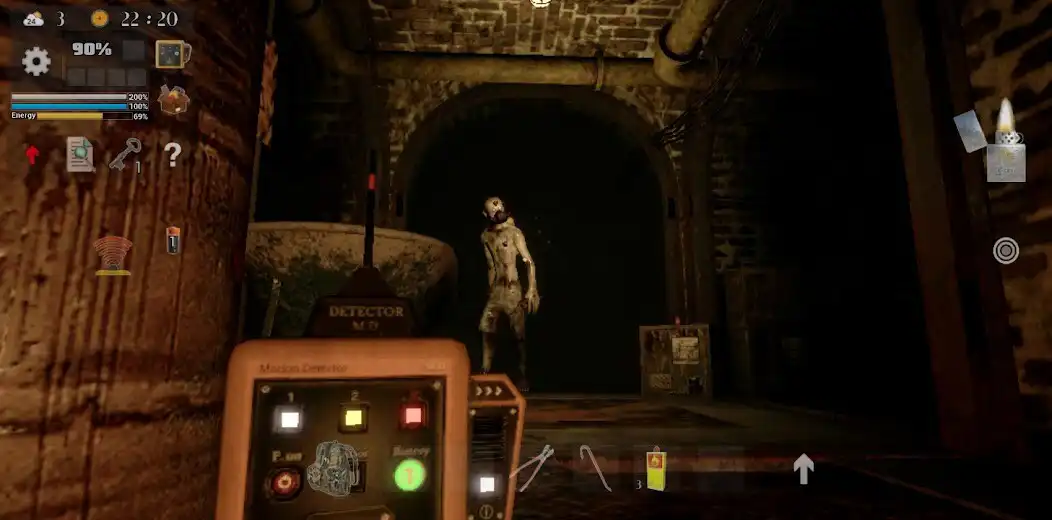The height and width of the screenshot is (520, 1052).
Task: Open the cardboard box inventory
Action: [x=174, y=100]
